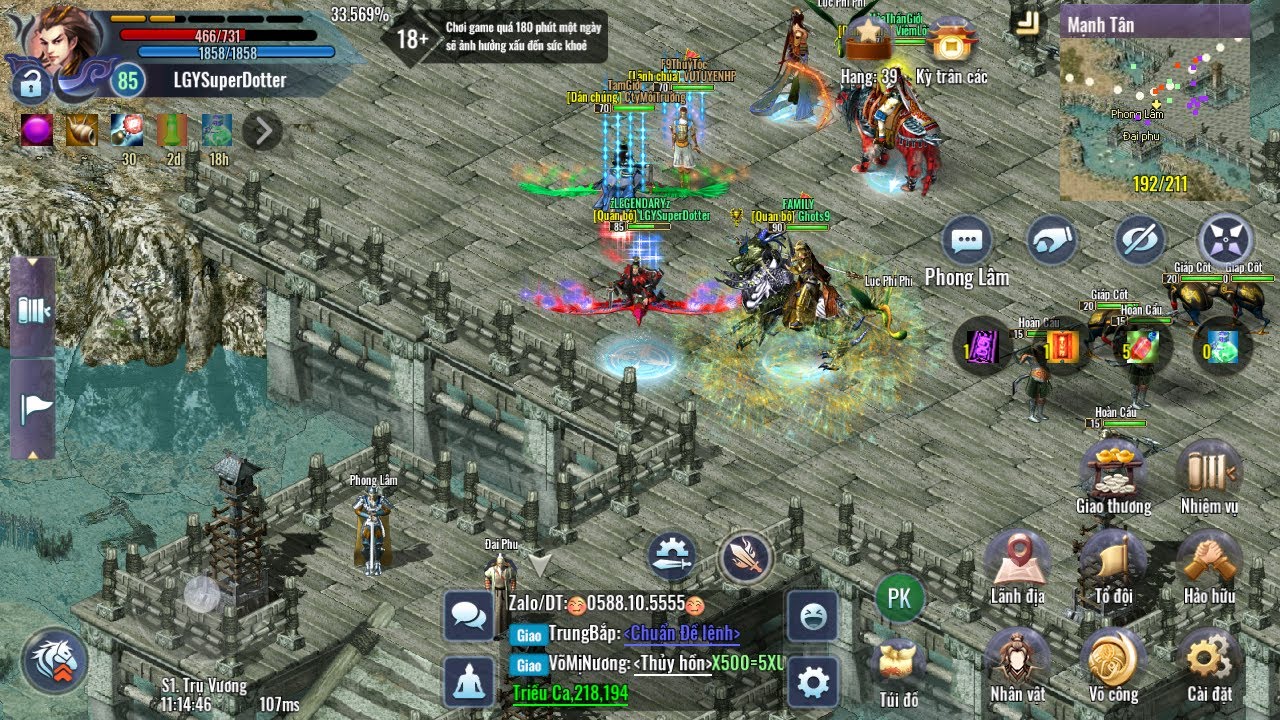Open the Nhiệm vụ quest scroll
Screen dimensions: 1280x720
pos(1208,471)
